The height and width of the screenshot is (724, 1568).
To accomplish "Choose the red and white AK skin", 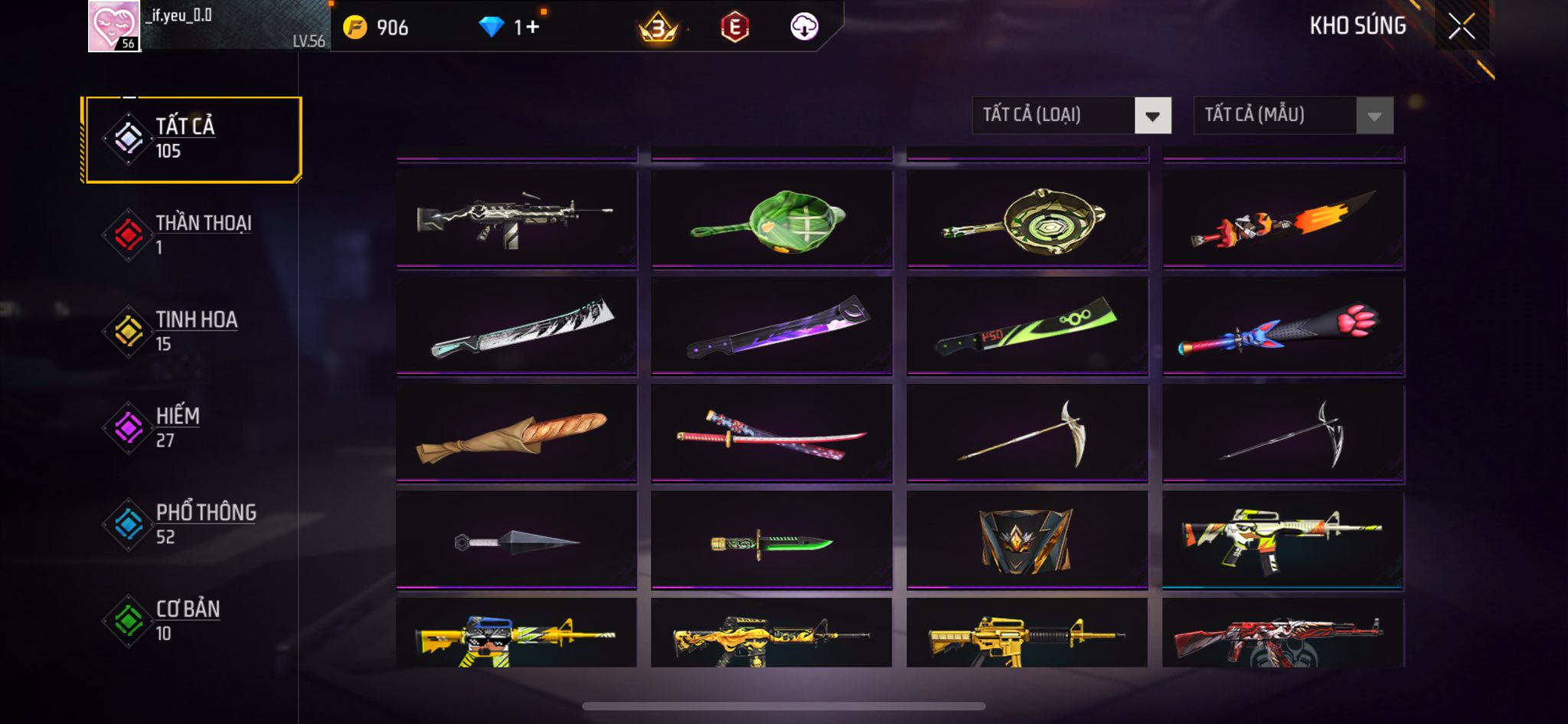I will point(1283,634).
